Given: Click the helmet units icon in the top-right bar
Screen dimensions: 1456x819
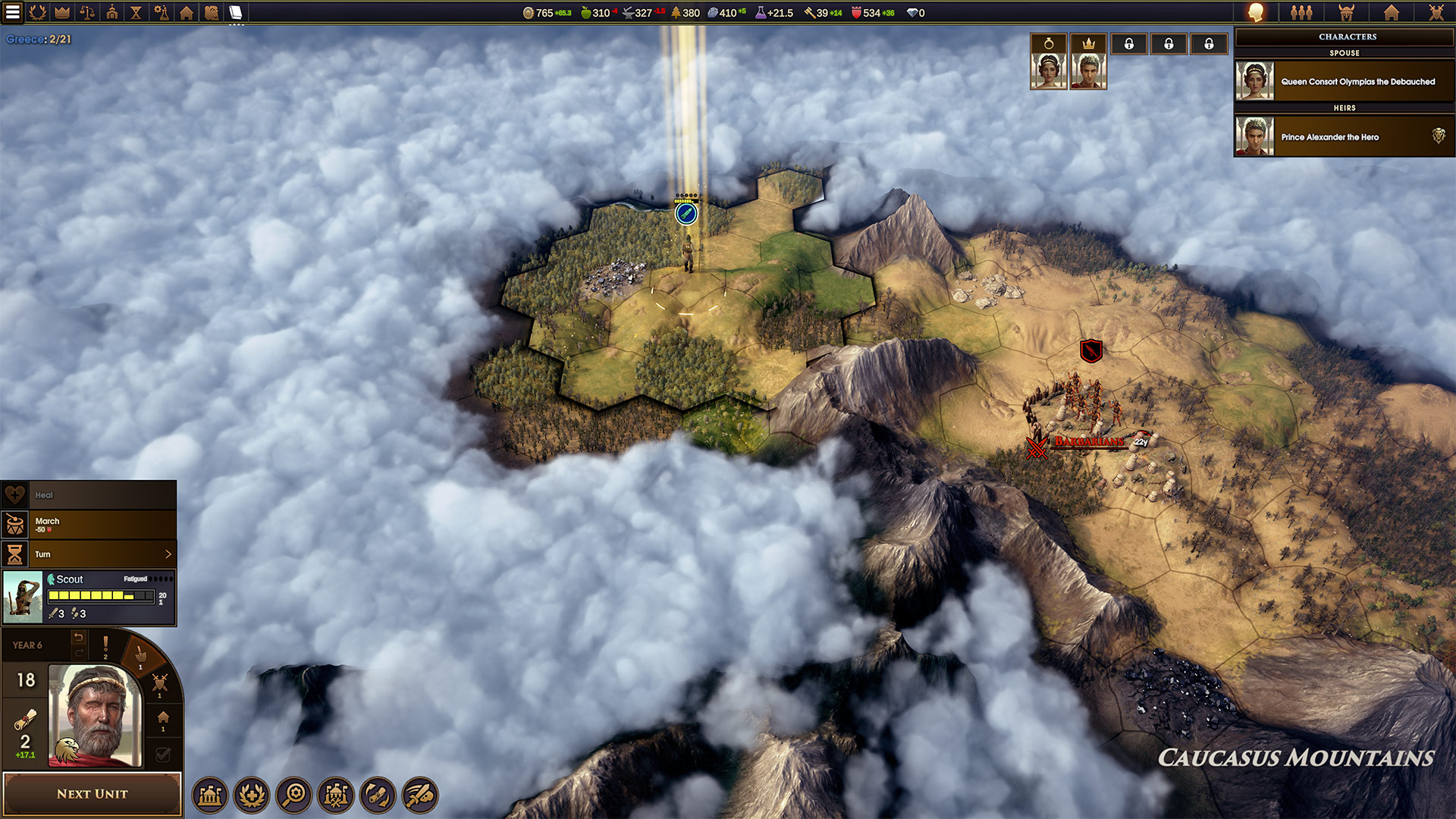Looking at the screenshot, I should pyautogui.click(x=1346, y=12).
